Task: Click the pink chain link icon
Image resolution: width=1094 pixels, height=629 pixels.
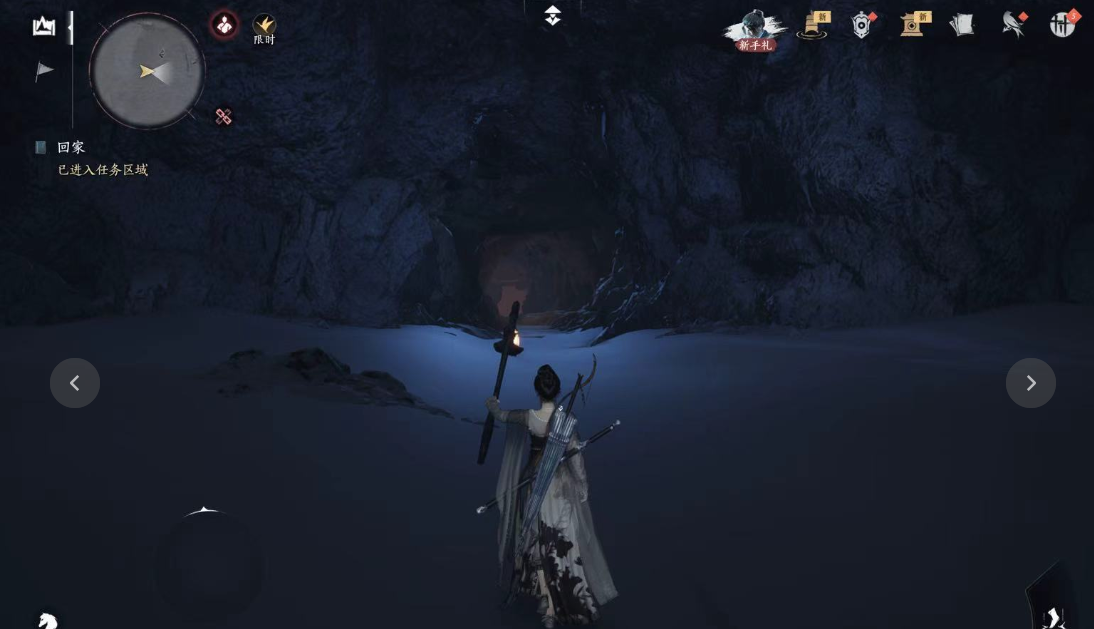Action: pyautogui.click(x=223, y=117)
